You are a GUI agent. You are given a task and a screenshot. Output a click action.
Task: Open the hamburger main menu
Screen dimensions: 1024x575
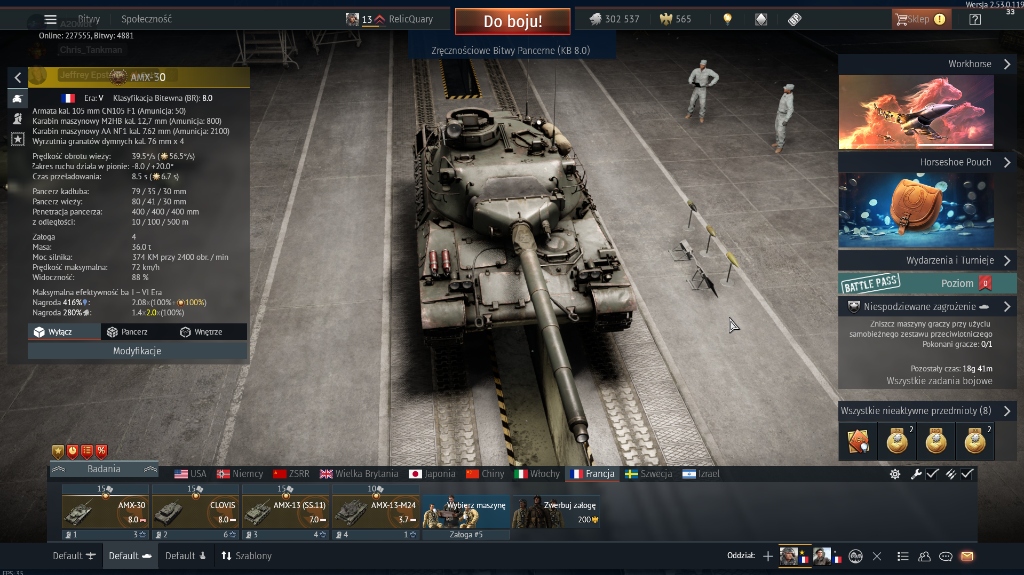[x=51, y=19]
